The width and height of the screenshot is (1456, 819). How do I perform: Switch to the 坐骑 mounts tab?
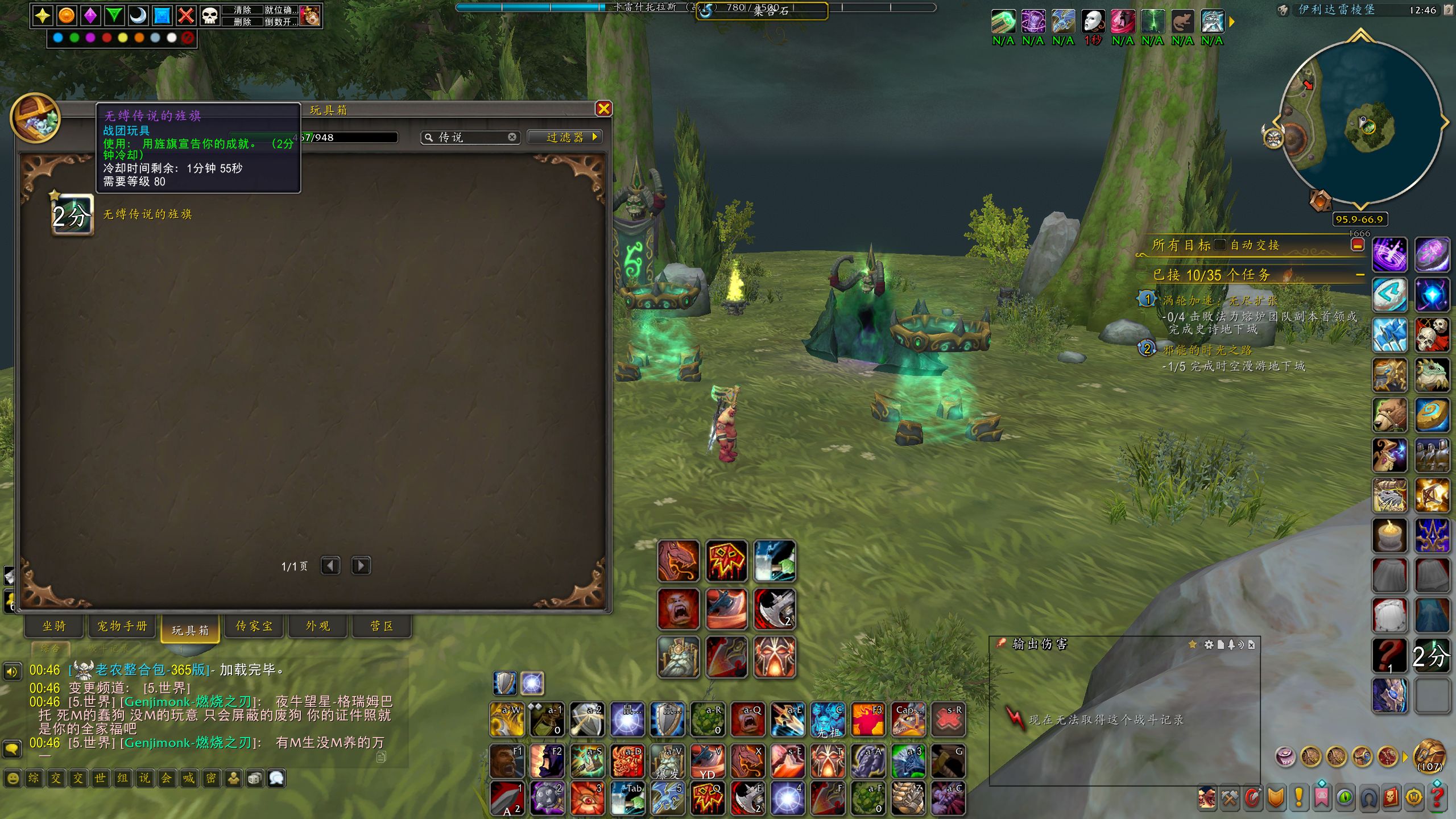pos(54,626)
